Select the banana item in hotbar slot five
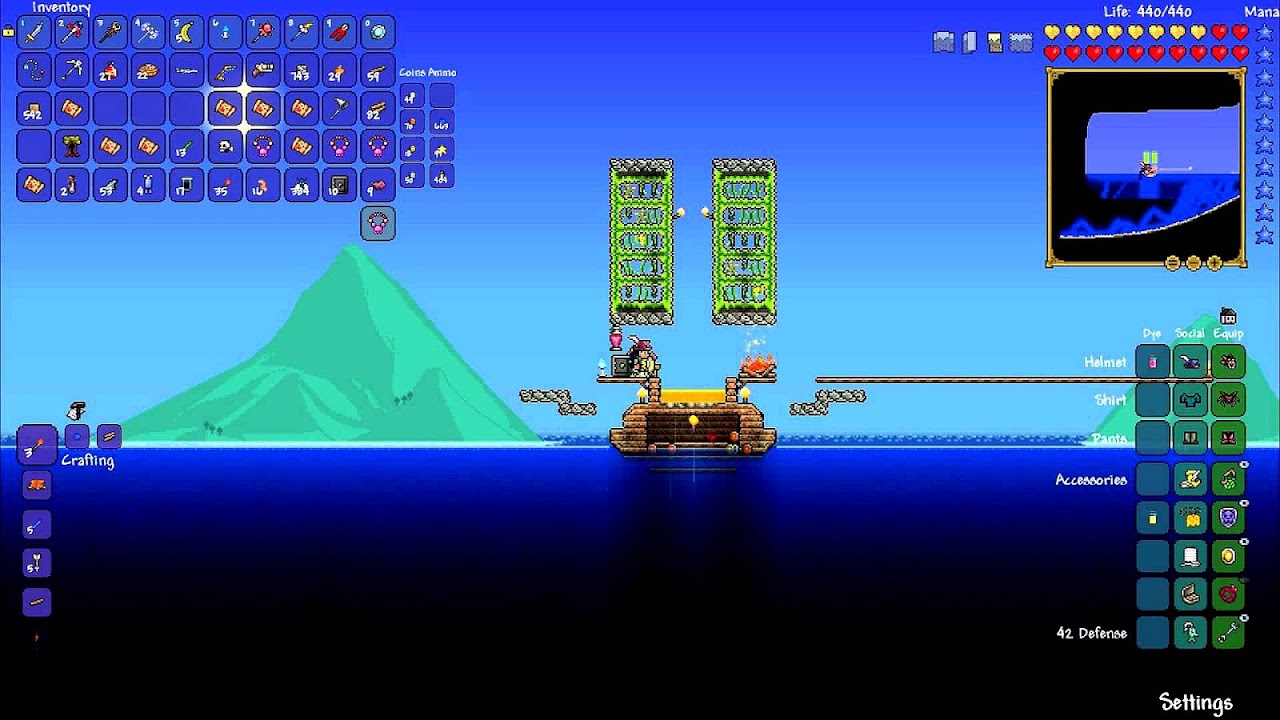This screenshot has height=720, width=1280. pos(186,31)
